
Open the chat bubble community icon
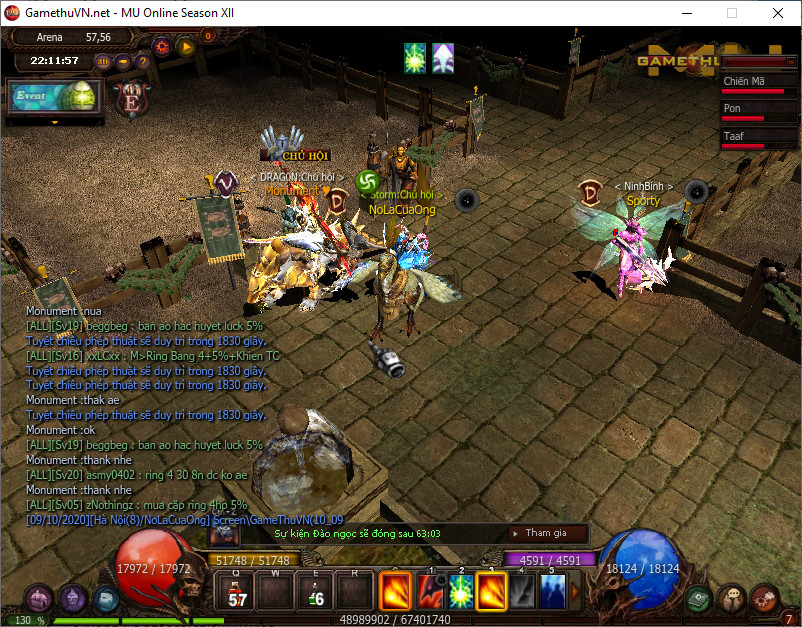point(733,598)
